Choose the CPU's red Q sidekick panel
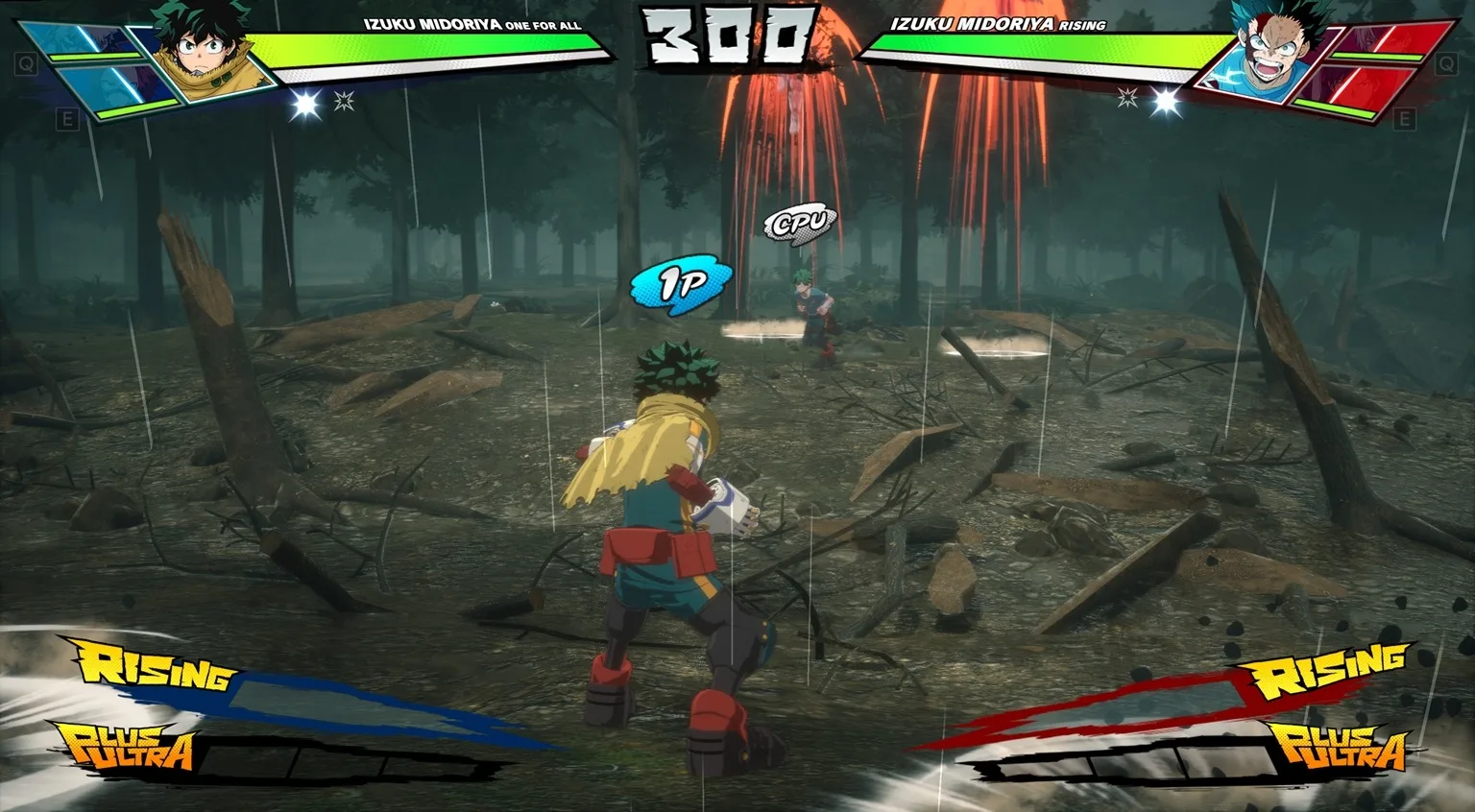The height and width of the screenshot is (812, 1475). 1392,40
